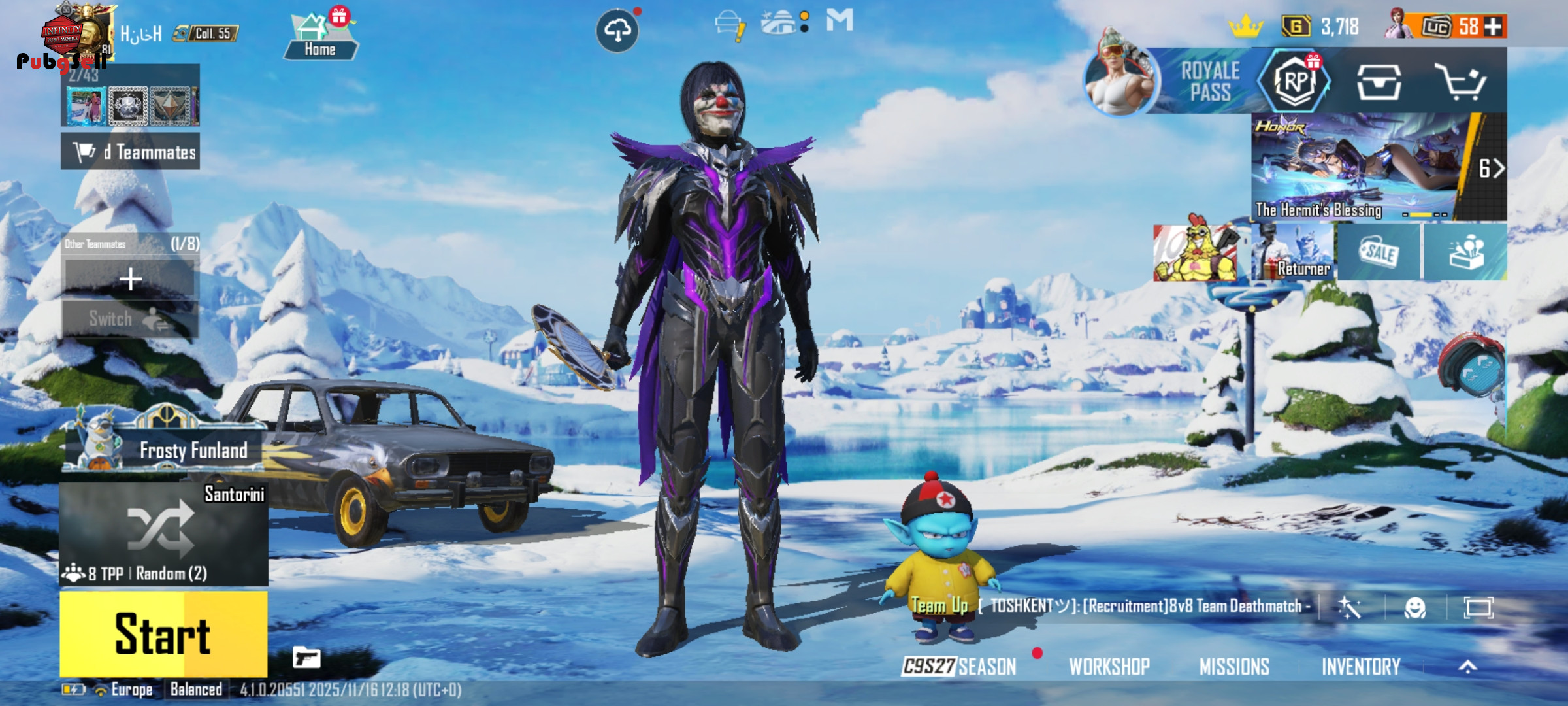
Task: Open the SALE tag tile
Action: click(1379, 253)
